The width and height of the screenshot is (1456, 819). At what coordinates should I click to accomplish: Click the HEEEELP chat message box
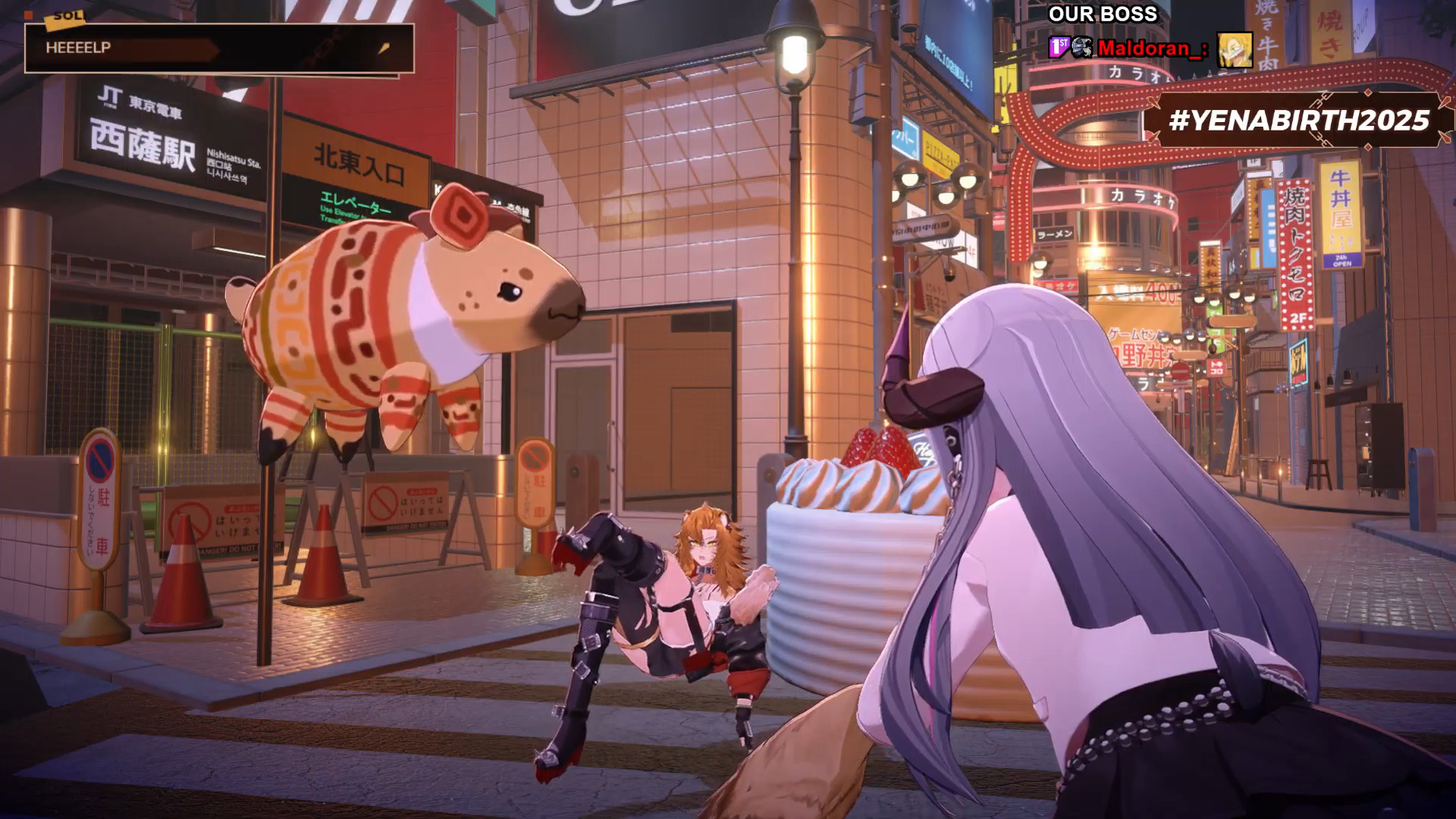pyautogui.click(x=218, y=49)
